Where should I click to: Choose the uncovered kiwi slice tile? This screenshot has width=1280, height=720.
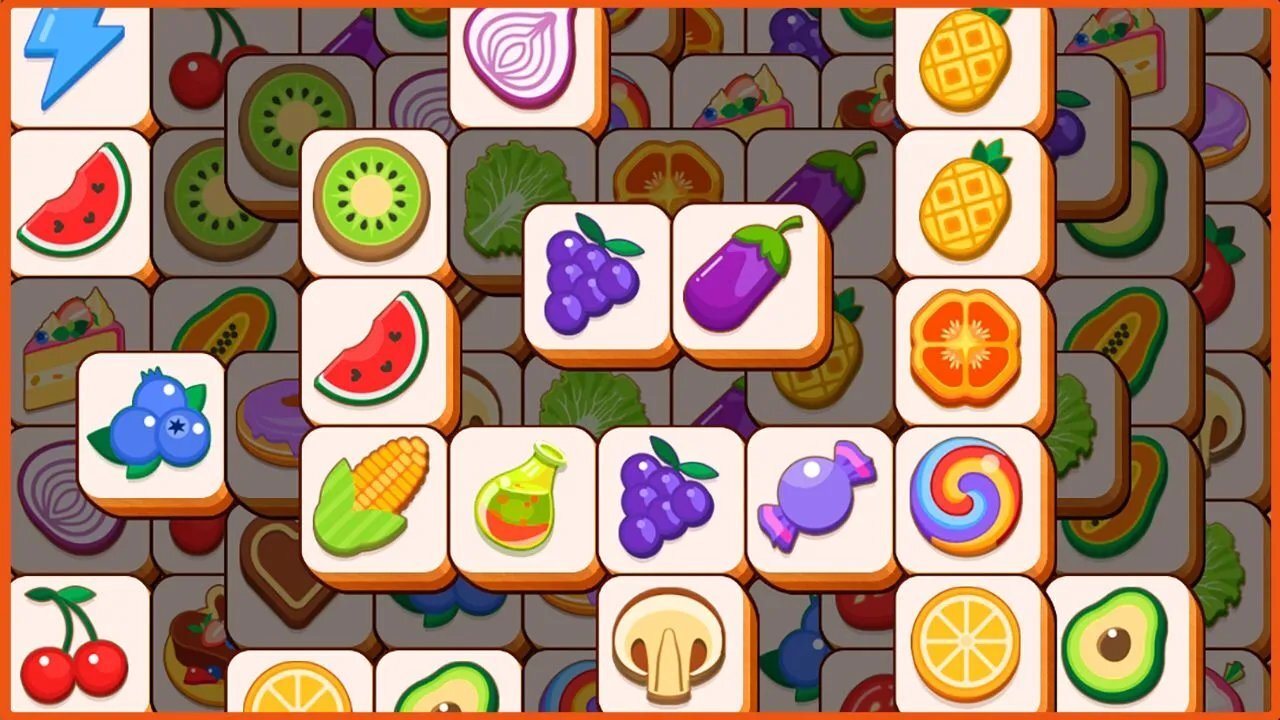(x=372, y=200)
